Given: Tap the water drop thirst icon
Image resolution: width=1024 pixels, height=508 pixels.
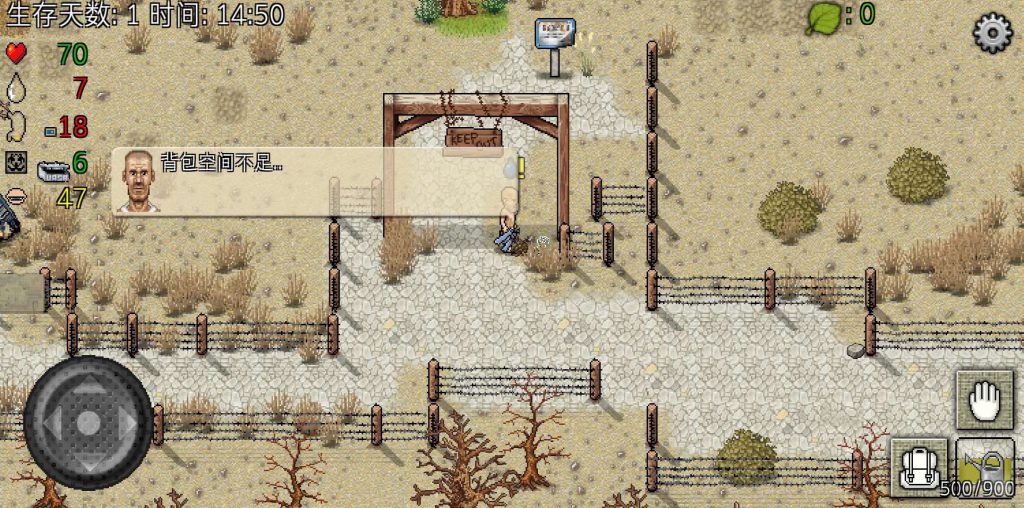Looking at the screenshot, I should 16,89.
